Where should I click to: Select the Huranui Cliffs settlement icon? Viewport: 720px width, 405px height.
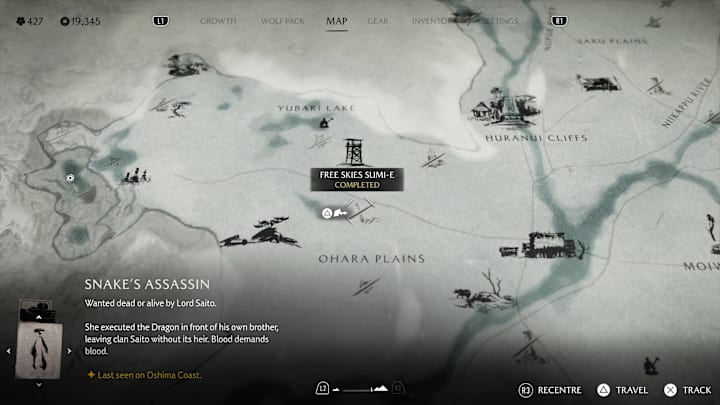[x=503, y=109]
